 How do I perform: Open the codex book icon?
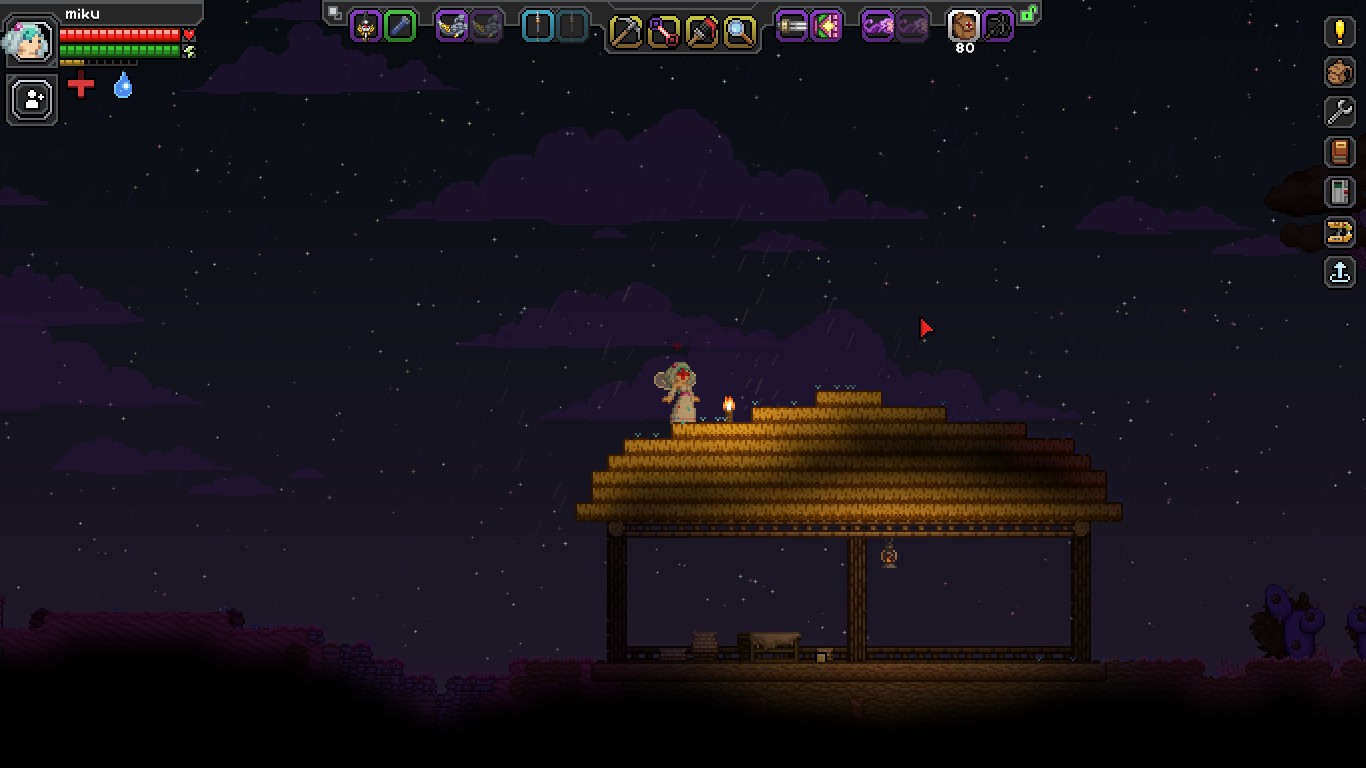[x=1340, y=151]
